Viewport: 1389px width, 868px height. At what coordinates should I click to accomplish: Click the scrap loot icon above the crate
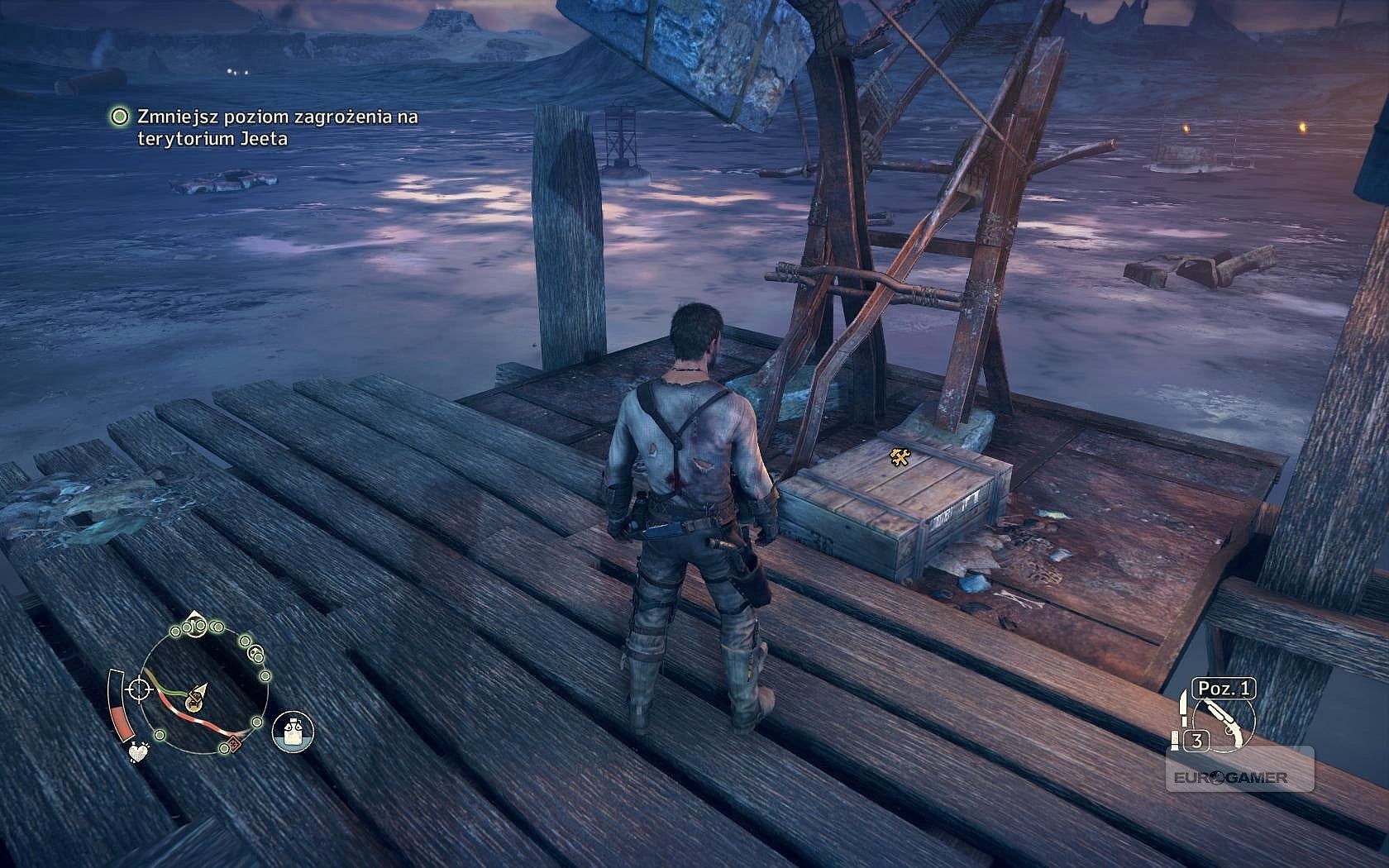(900, 456)
